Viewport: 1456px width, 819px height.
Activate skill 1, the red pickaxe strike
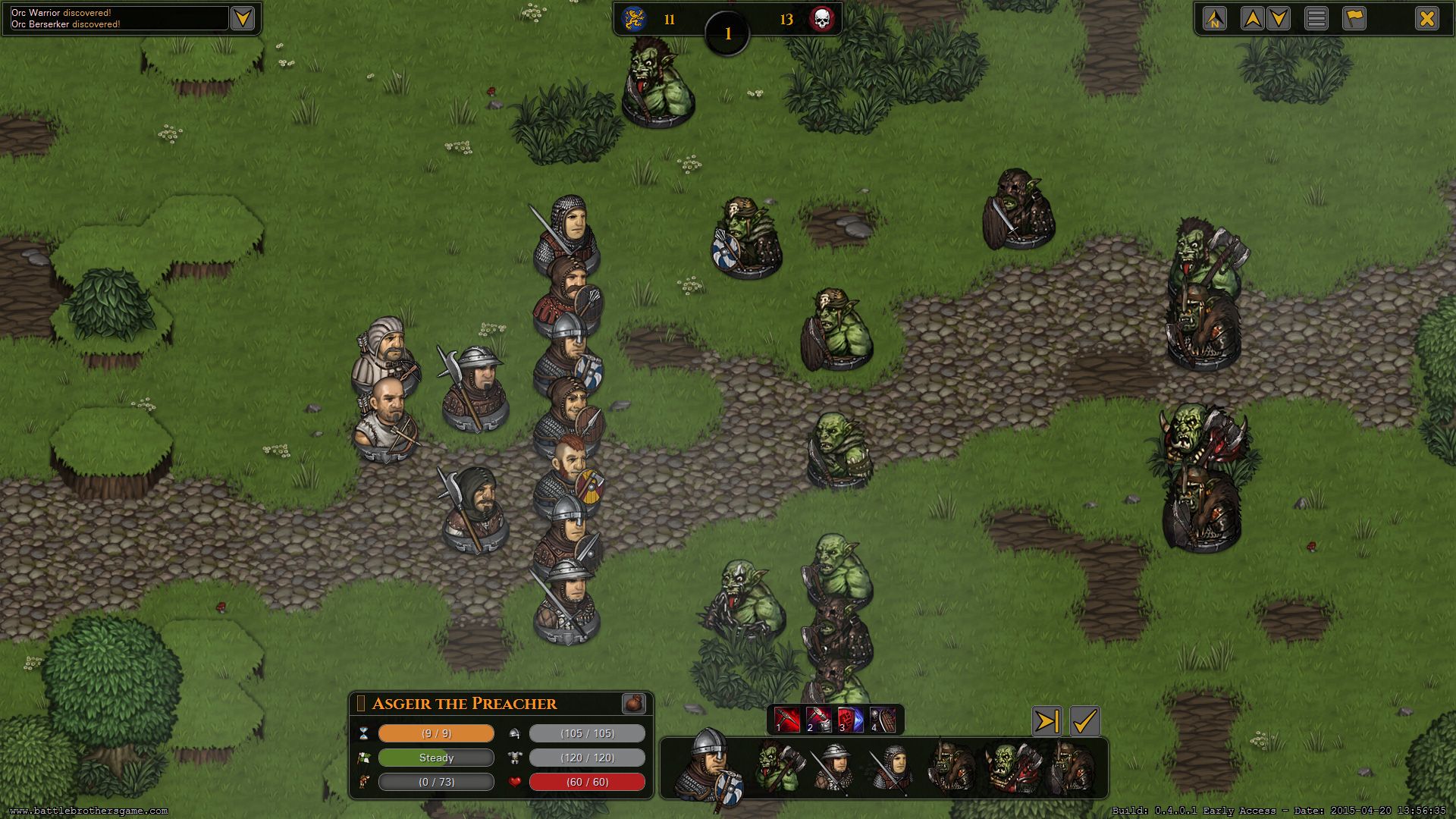point(786,720)
